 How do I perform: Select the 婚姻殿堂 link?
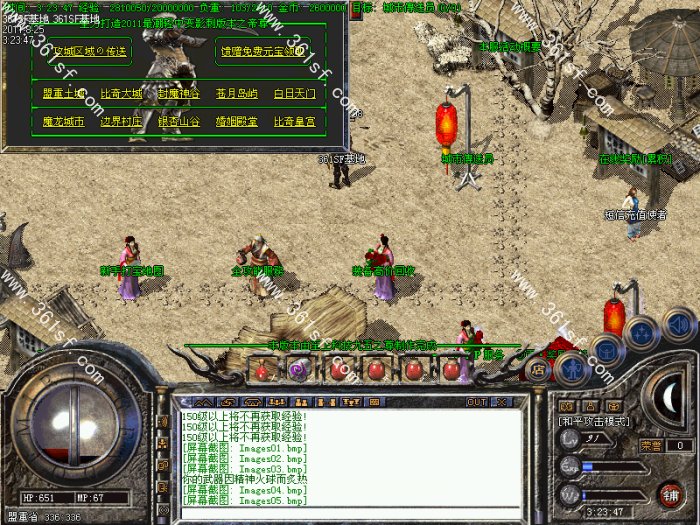click(x=236, y=122)
